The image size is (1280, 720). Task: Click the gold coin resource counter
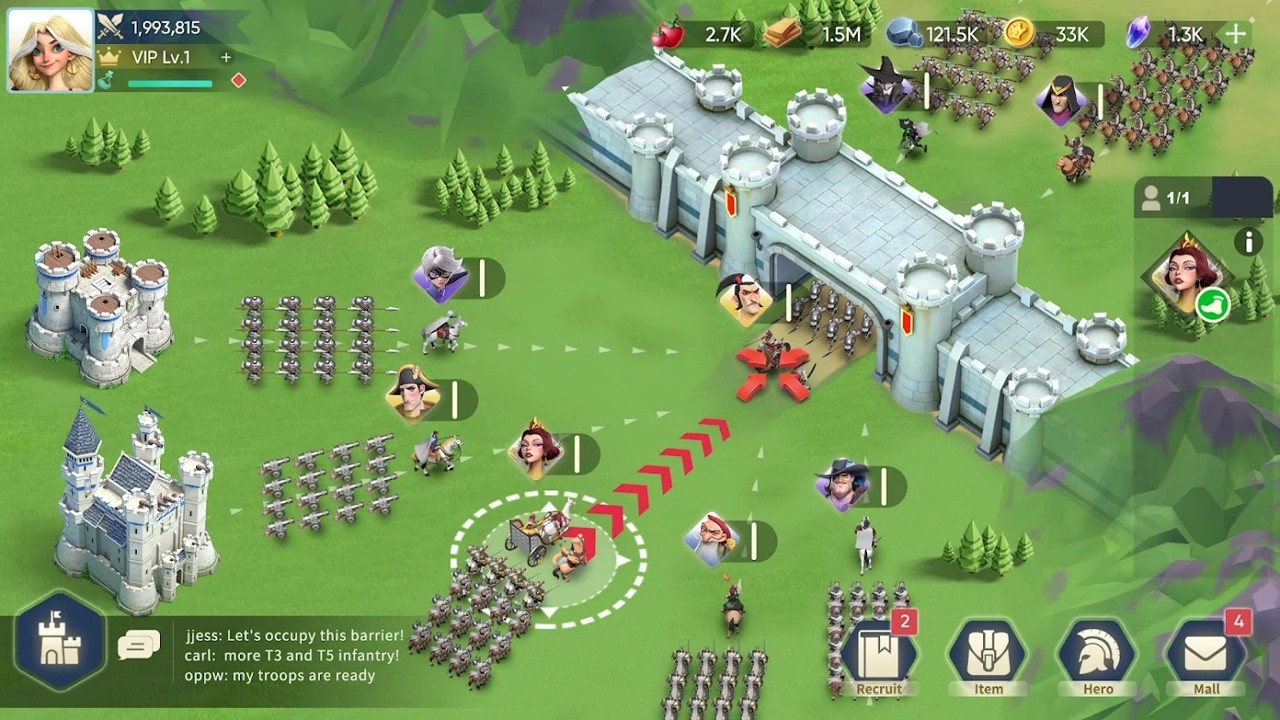[1055, 34]
